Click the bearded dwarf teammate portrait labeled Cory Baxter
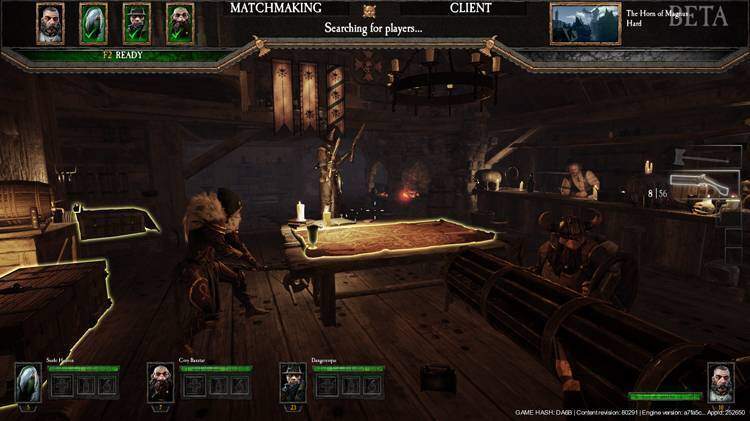This screenshot has width=750, height=421. (160, 382)
